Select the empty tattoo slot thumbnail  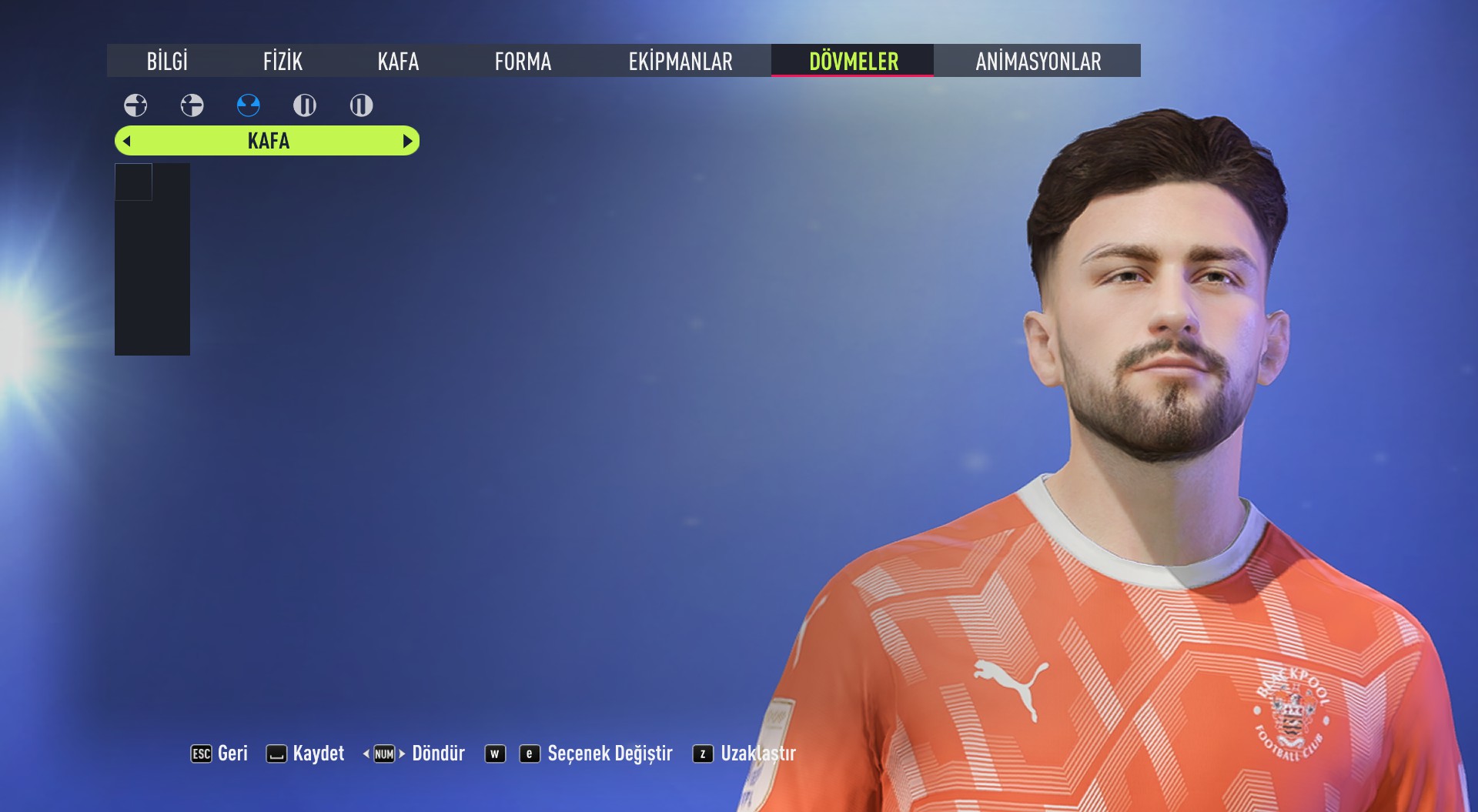pyautogui.click(x=132, y=181)
